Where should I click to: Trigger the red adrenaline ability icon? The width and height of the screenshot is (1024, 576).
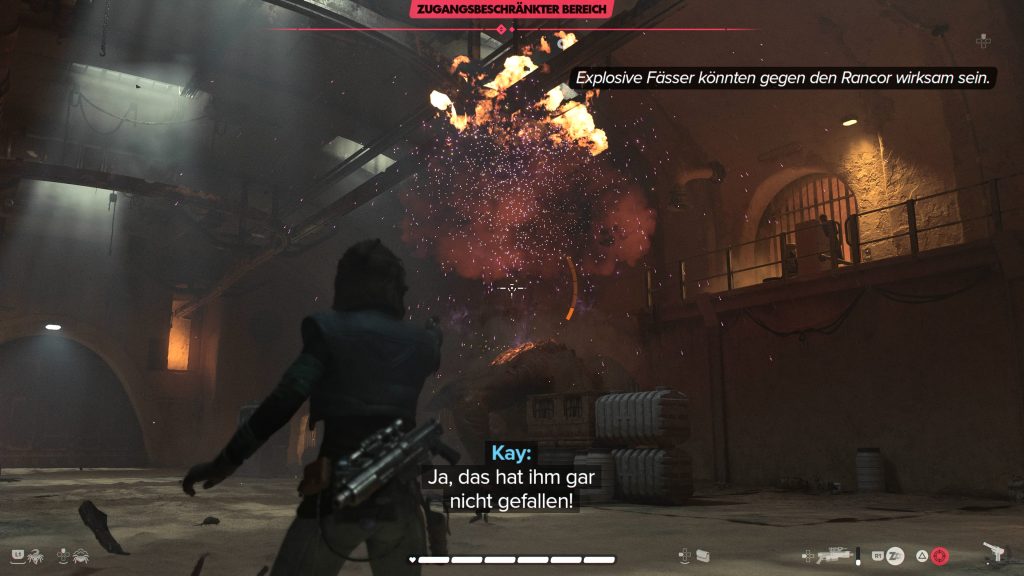tap(939, 556)
